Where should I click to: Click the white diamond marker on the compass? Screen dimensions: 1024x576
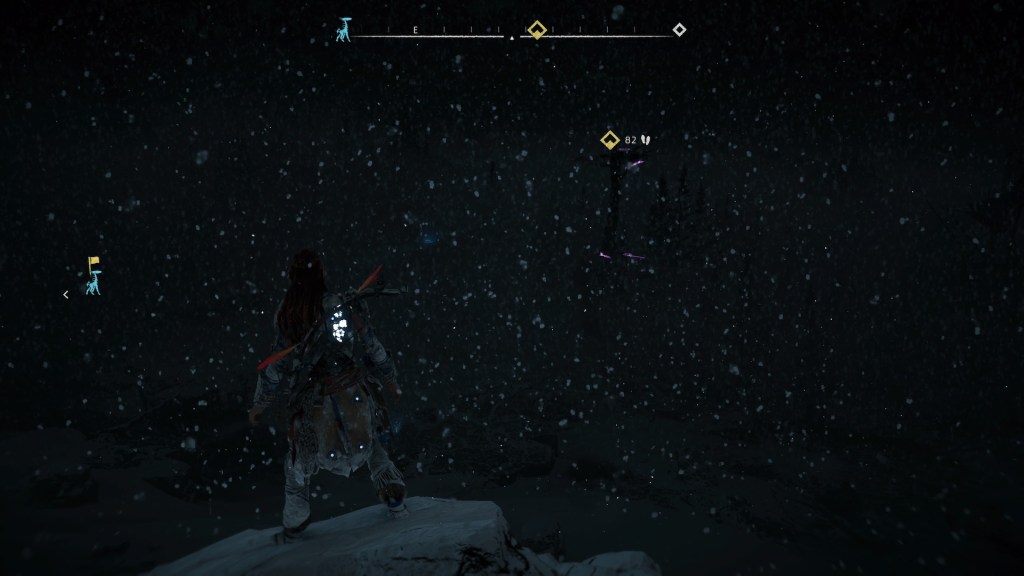(679, 29)
